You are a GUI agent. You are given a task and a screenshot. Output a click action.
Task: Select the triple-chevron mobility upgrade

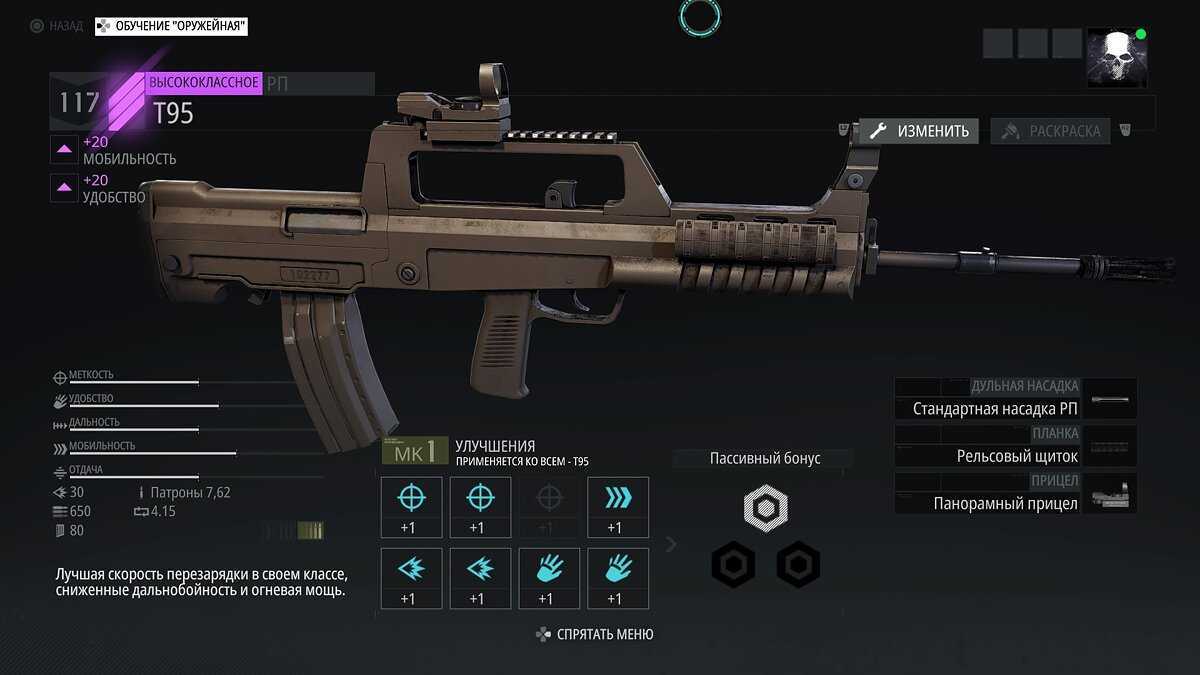[x=618, y=507]
